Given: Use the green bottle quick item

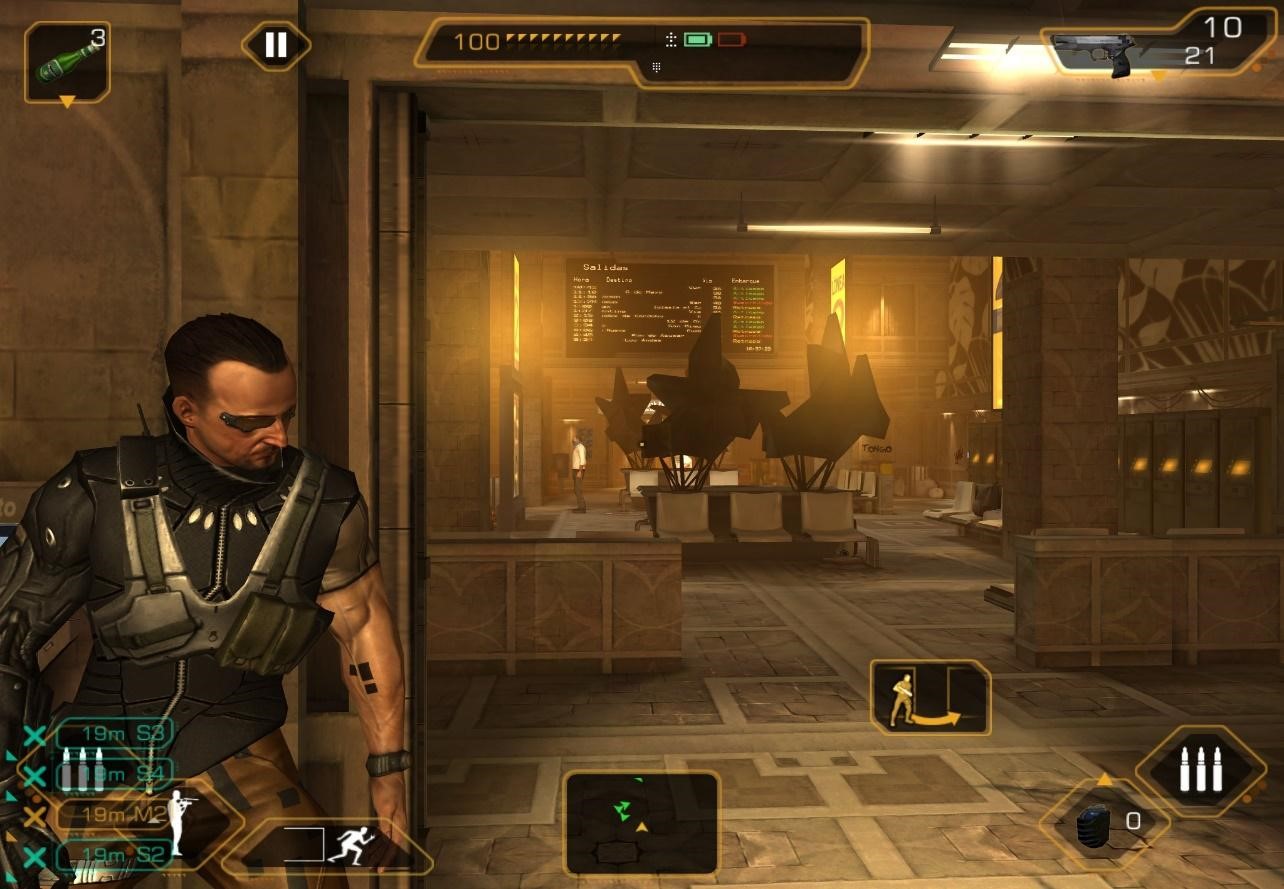Looking at the screenshot, I should click(67, 62).
